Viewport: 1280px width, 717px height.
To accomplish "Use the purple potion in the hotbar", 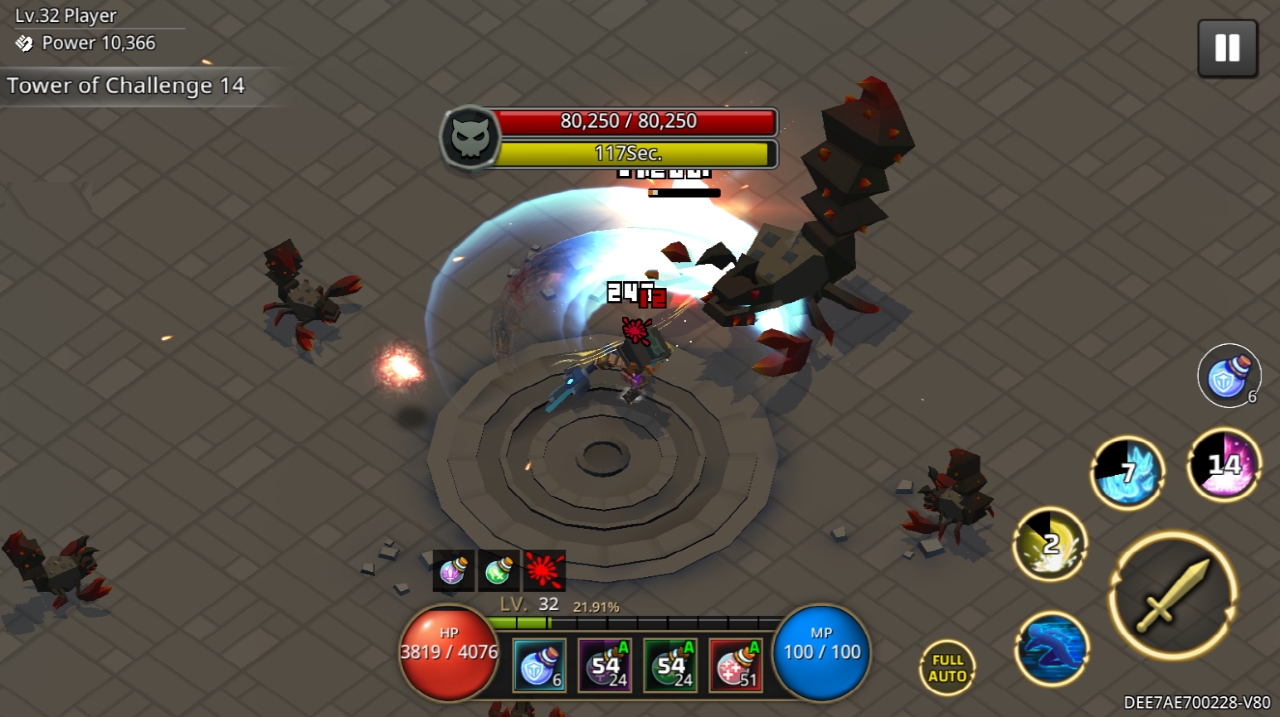I will coord(605,665).
